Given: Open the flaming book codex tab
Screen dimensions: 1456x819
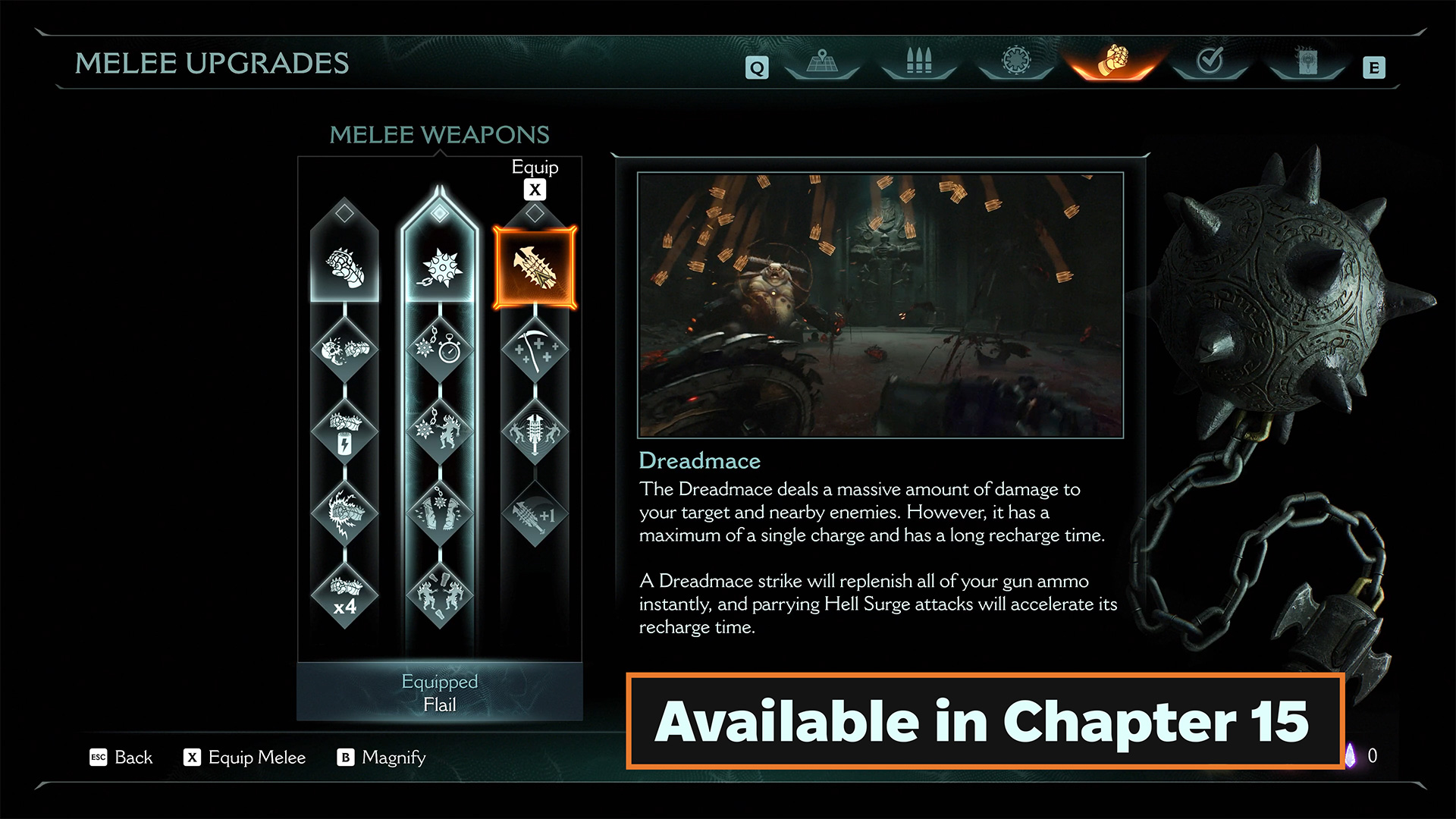Looking at the screenshot, I should click(1306, 62).
